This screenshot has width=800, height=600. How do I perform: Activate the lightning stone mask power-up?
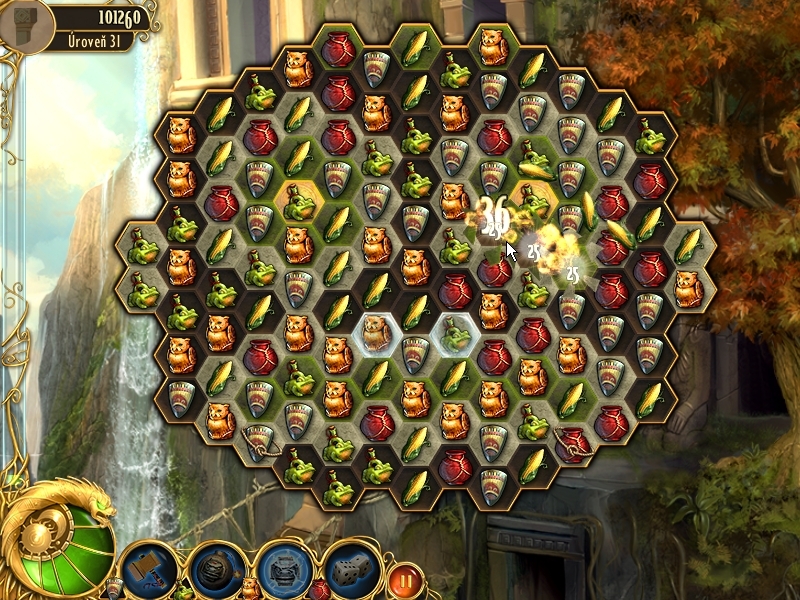coord(282,568)
